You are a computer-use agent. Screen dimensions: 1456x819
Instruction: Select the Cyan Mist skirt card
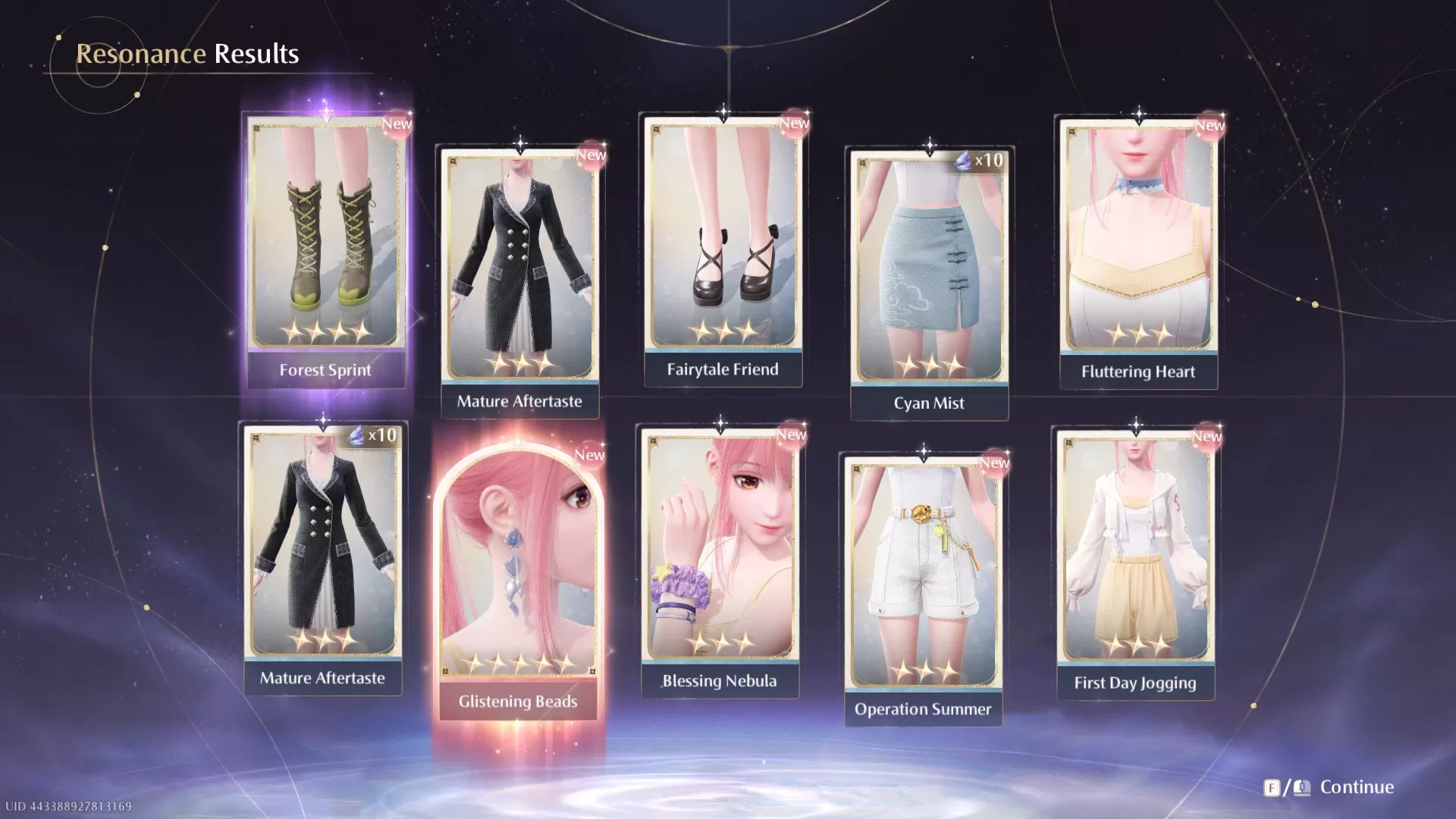click(928, 265)
